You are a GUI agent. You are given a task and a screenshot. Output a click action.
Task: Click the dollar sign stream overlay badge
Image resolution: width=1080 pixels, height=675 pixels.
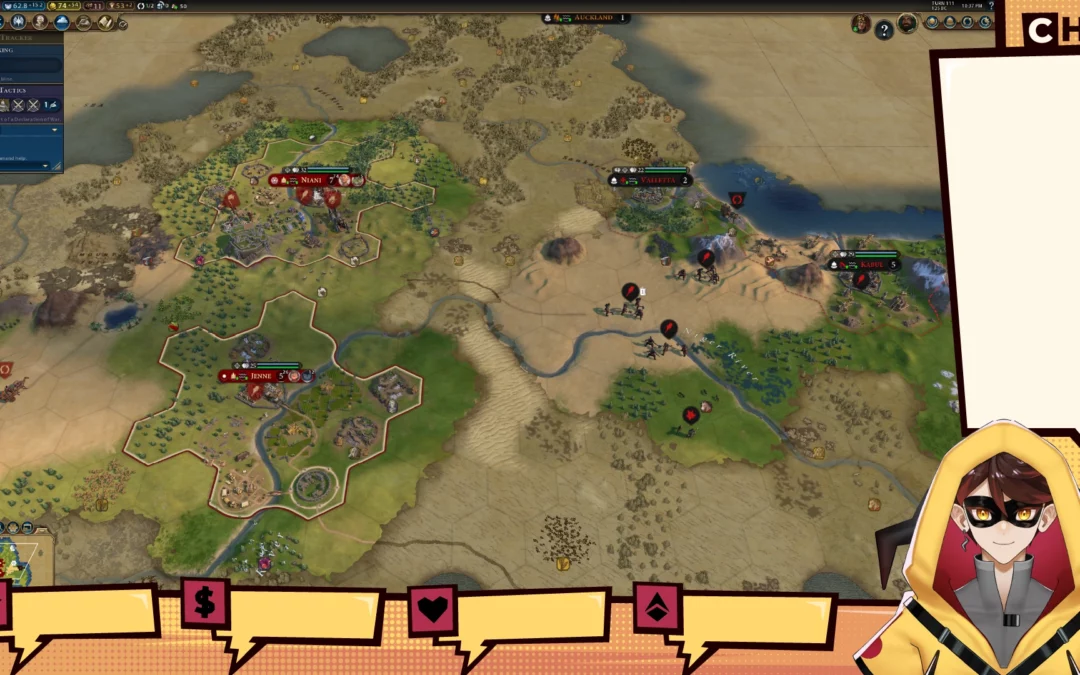click(x=205, y=603)
